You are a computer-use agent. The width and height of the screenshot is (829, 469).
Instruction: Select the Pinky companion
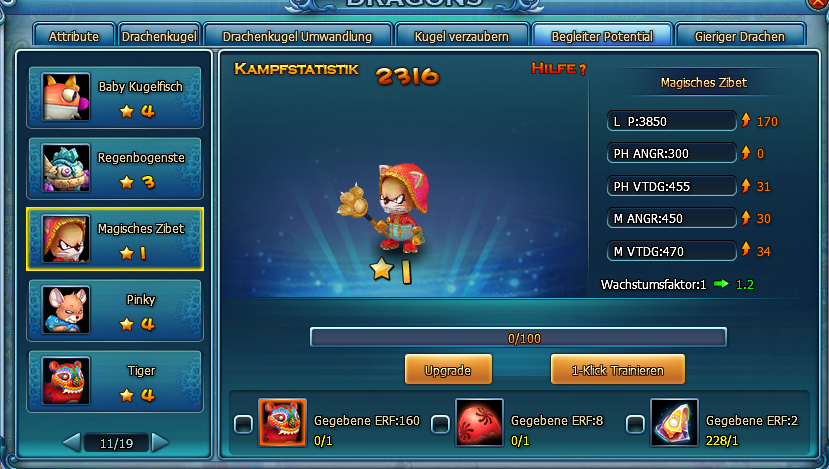116,311
